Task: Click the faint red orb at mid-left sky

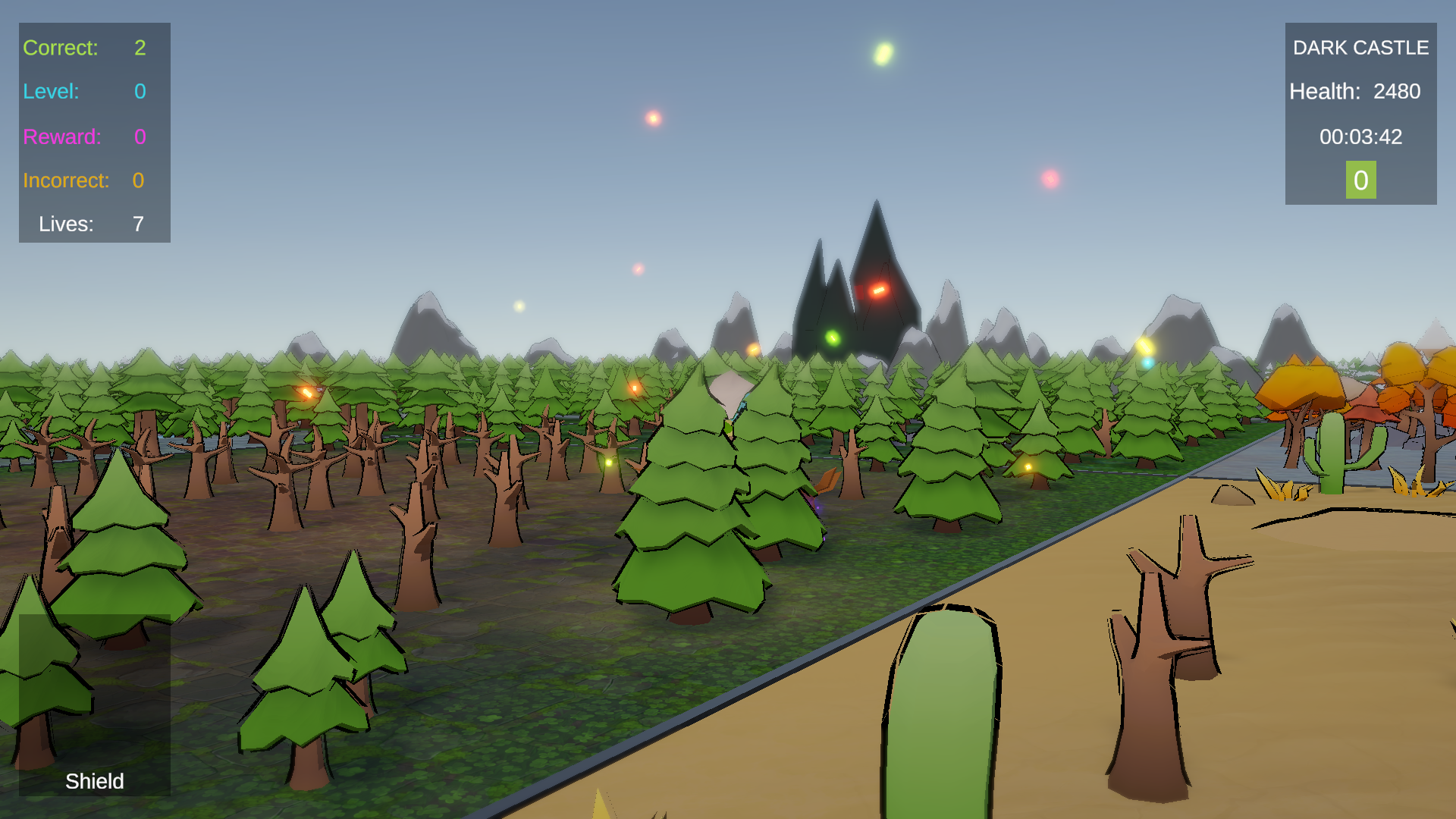Action: pyautogui.click(x=638, y=268)
